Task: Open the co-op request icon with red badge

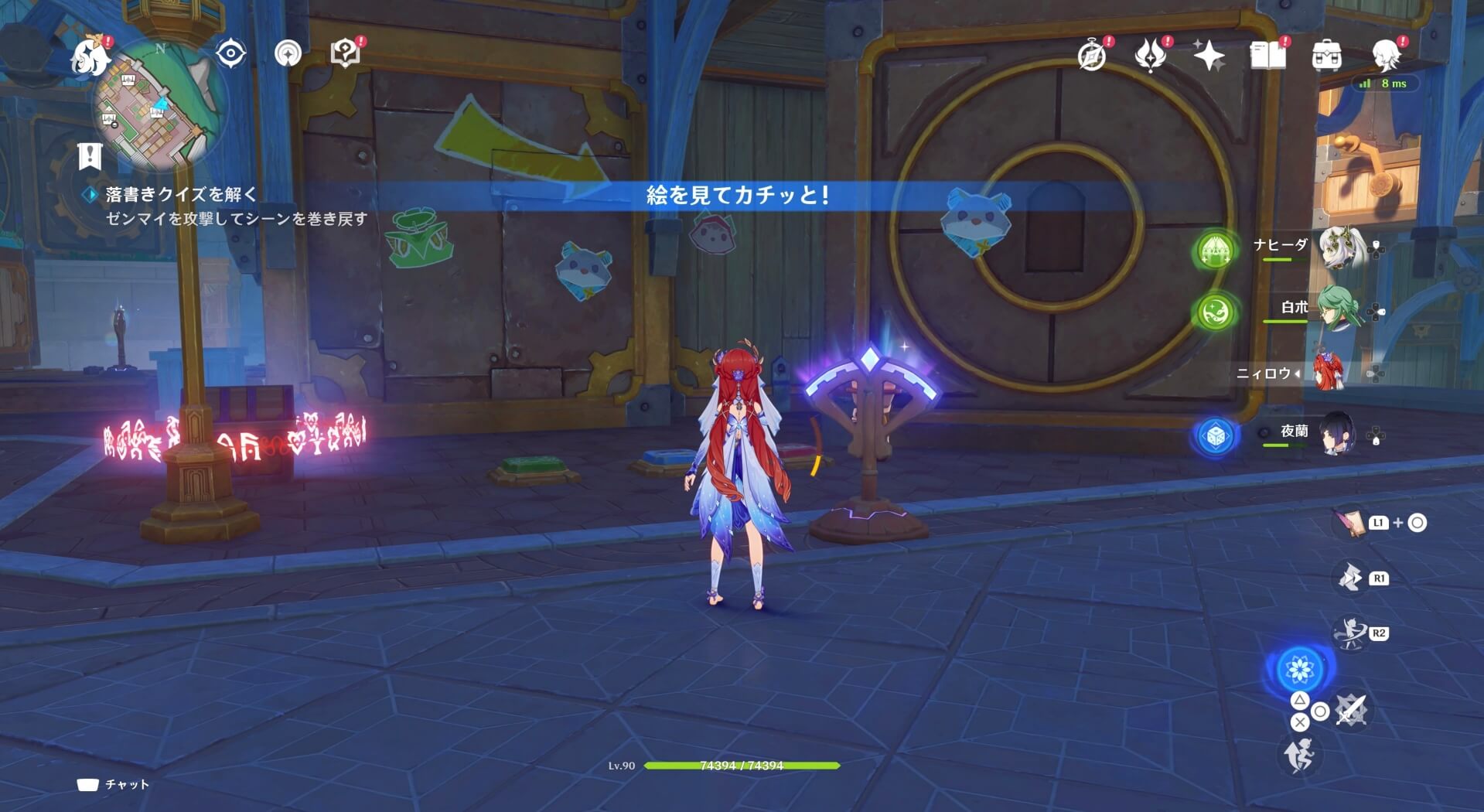Action: click(346, 53)
